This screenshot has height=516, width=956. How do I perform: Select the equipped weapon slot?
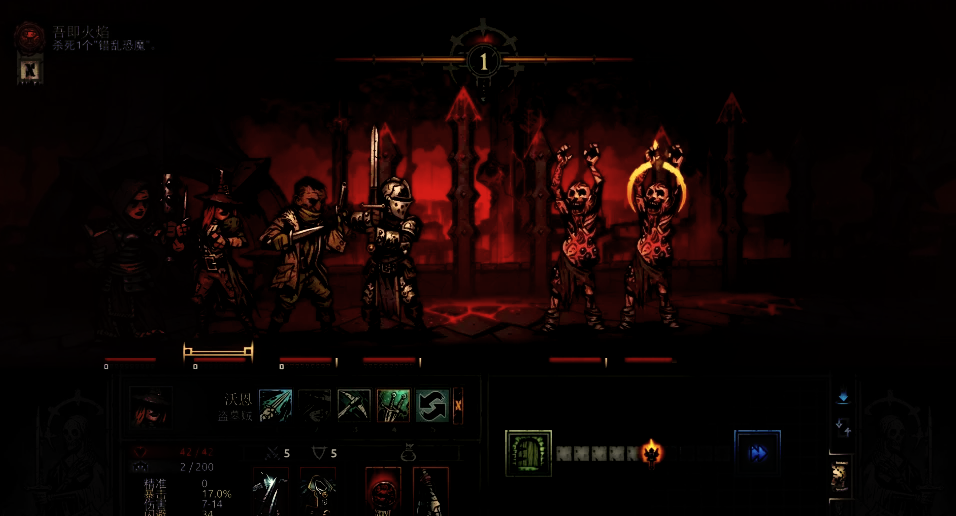tap(270, 492)
